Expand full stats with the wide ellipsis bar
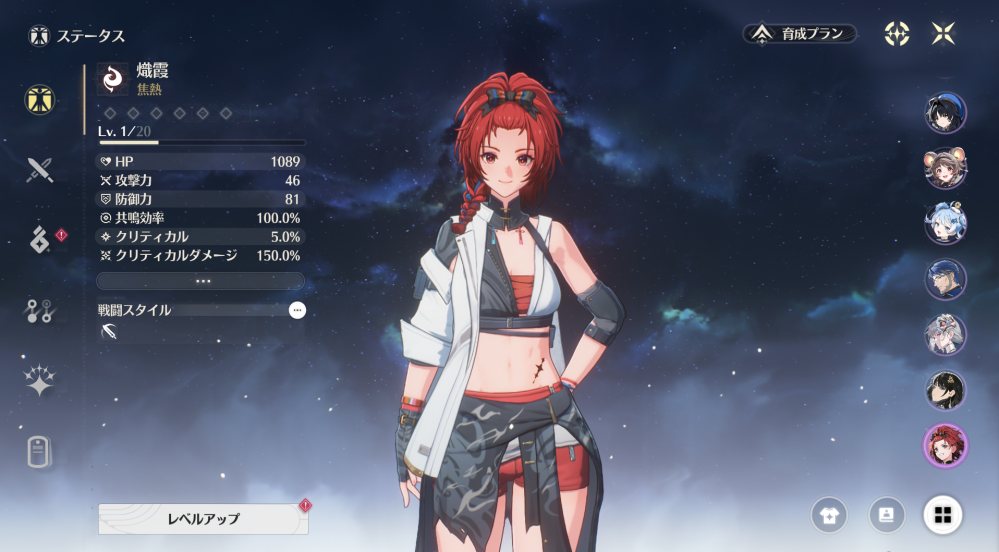The height and width of the screenshot is (552, 999). (x=201, y=281)
